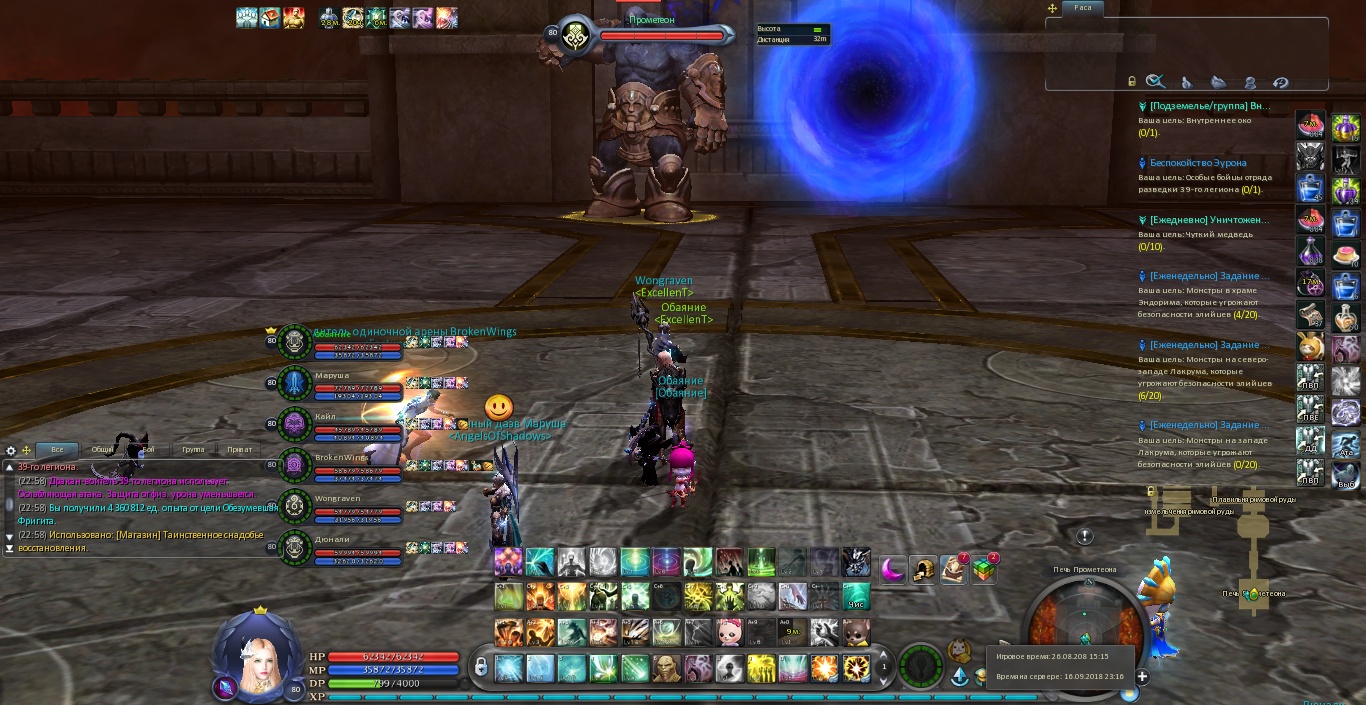The height and width of the screenshot is (705, 1366).
Task: Activate the brown puppy hotbar slot
Action: coord(855,632)
